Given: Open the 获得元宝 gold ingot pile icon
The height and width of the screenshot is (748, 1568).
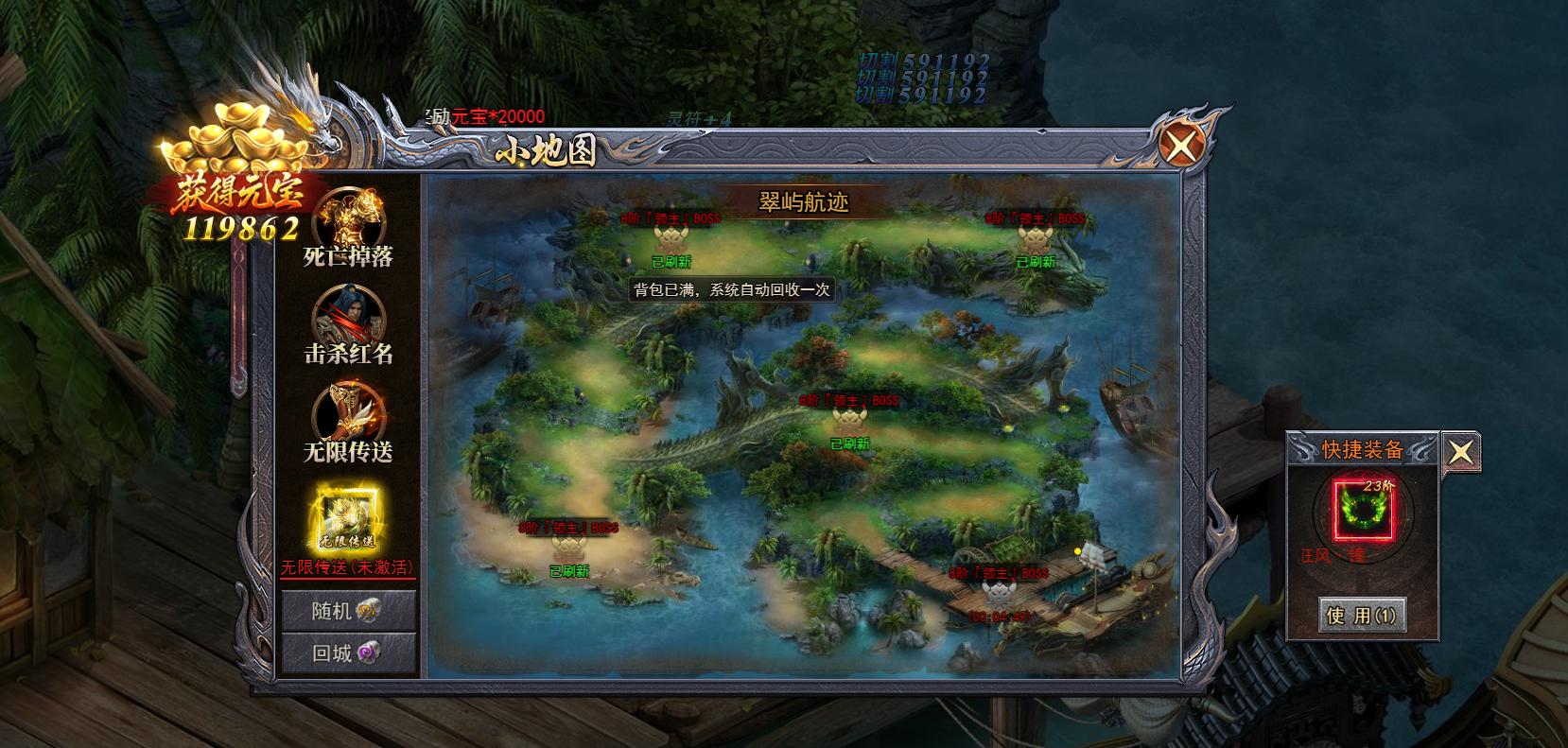Looking at the screenshot, I should [x=236, y=142].
